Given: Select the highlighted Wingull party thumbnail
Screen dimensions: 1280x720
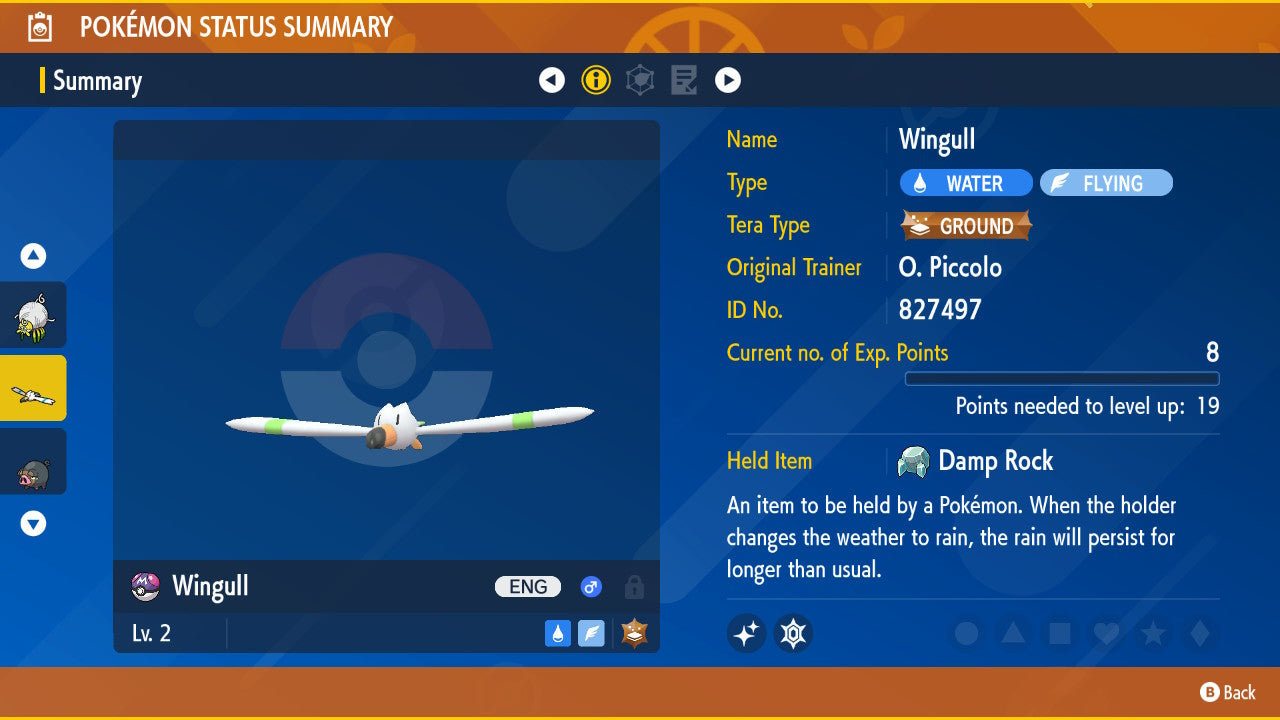Looking at the screenshot, I should pos(33,388).
